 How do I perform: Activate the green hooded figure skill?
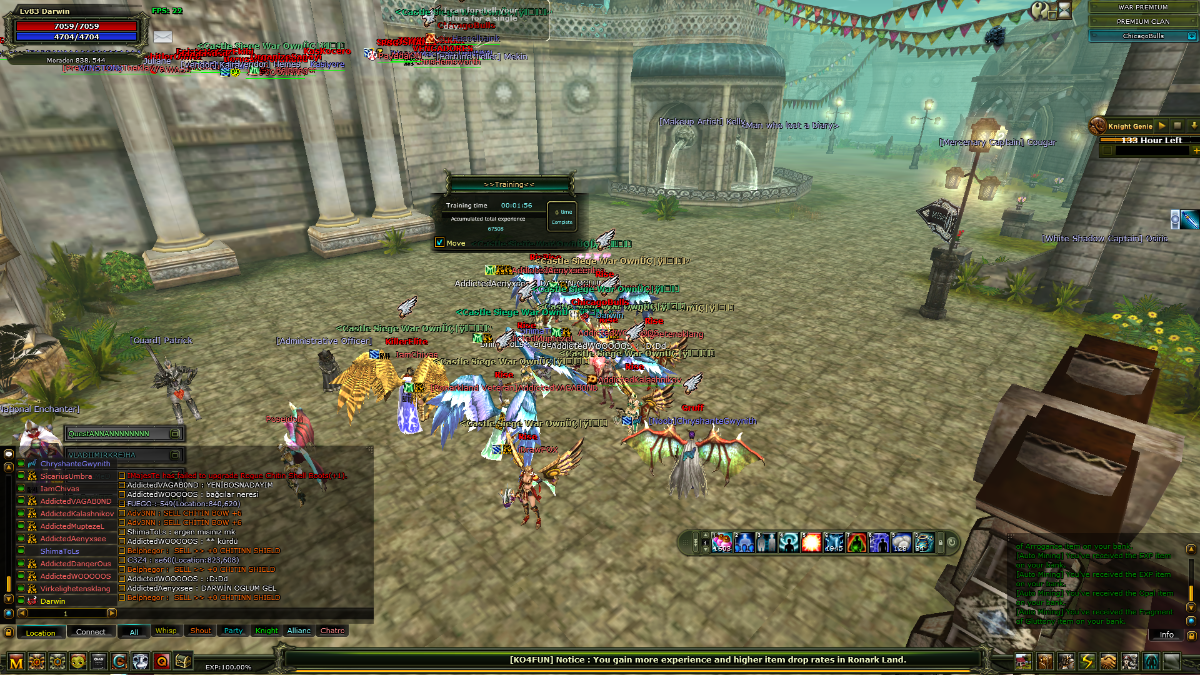click(x=857, y=543)
